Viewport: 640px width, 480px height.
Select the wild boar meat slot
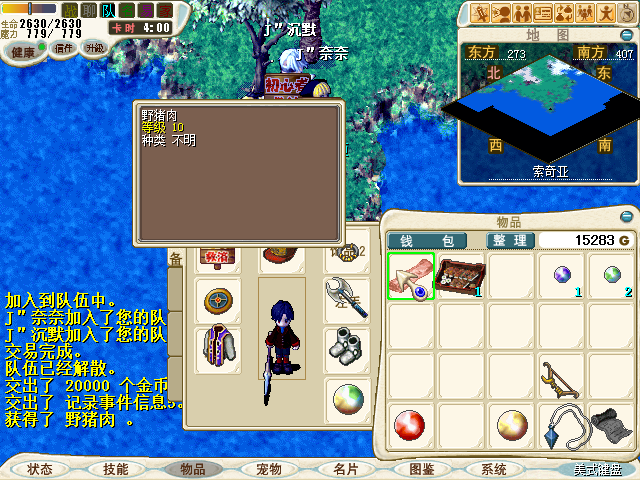coord(411,277)
